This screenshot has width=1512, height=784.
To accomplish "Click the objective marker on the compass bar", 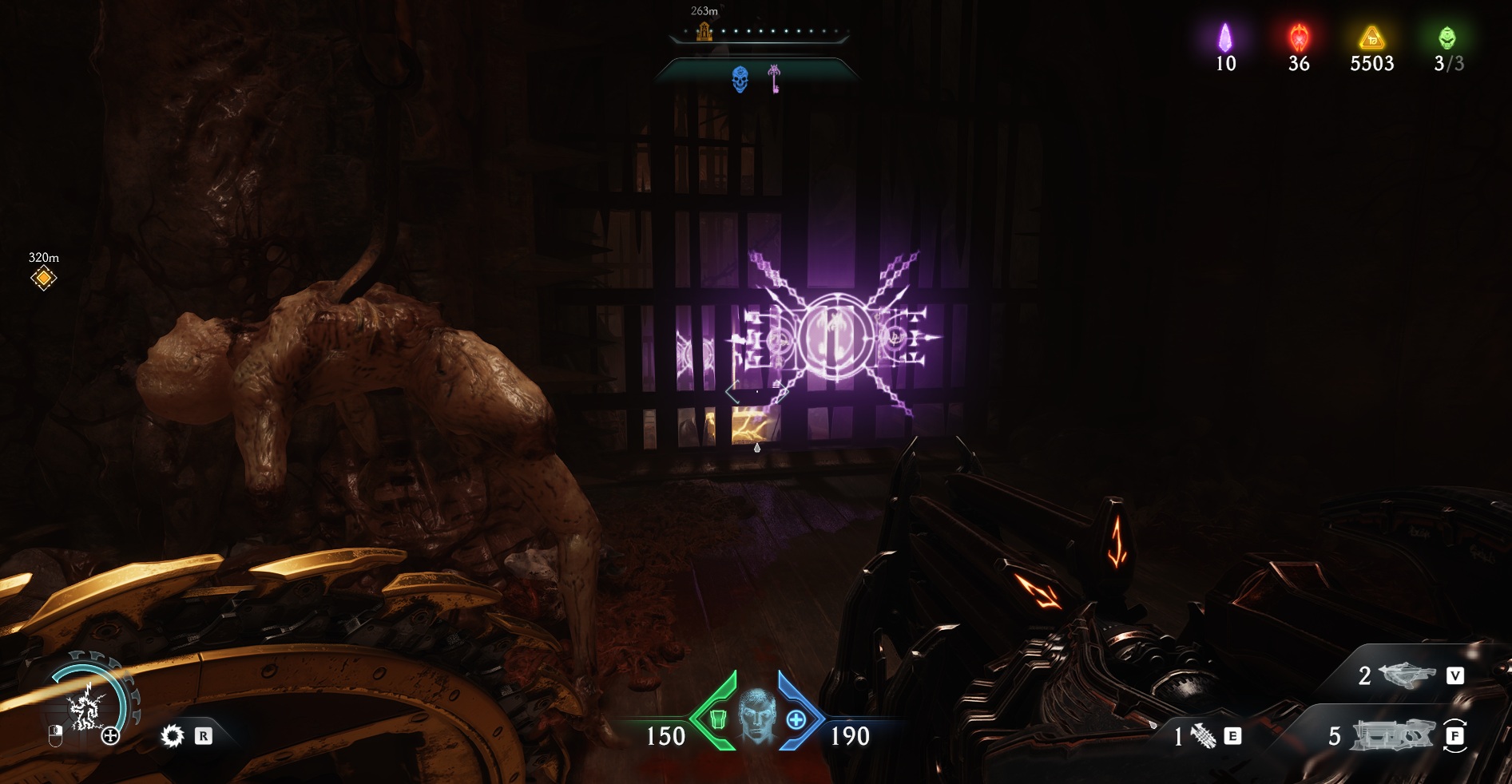I will click(x=704, y=31).
